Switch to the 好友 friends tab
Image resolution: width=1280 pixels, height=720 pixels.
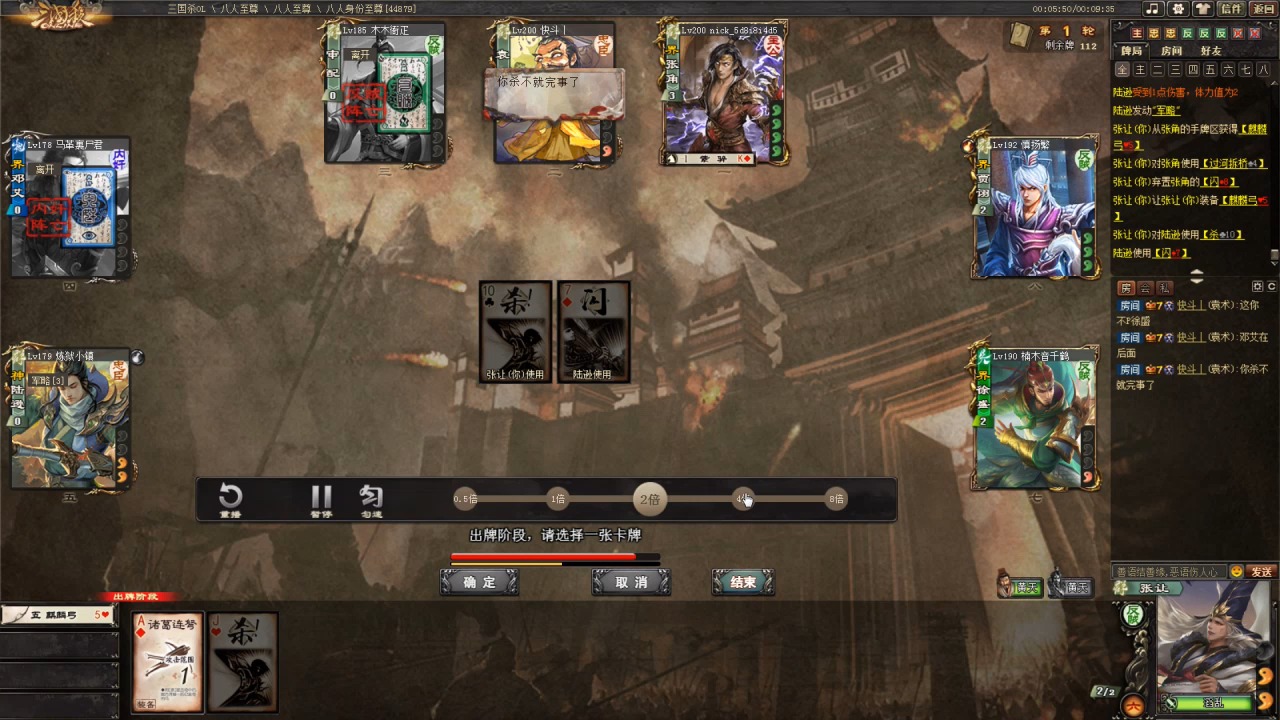click(1210, 51)
